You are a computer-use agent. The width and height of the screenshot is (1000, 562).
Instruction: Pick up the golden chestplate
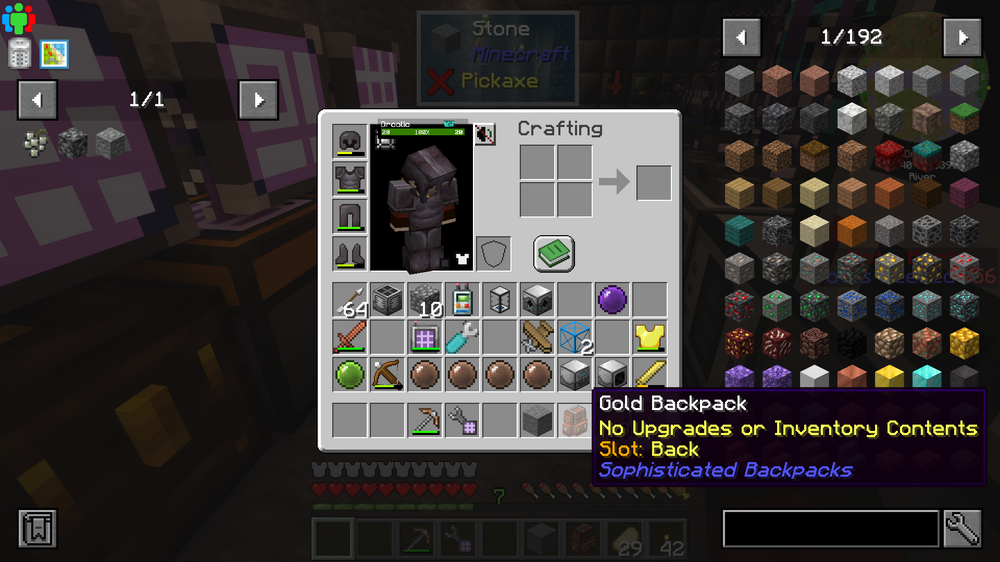click(x=650, y=337)
